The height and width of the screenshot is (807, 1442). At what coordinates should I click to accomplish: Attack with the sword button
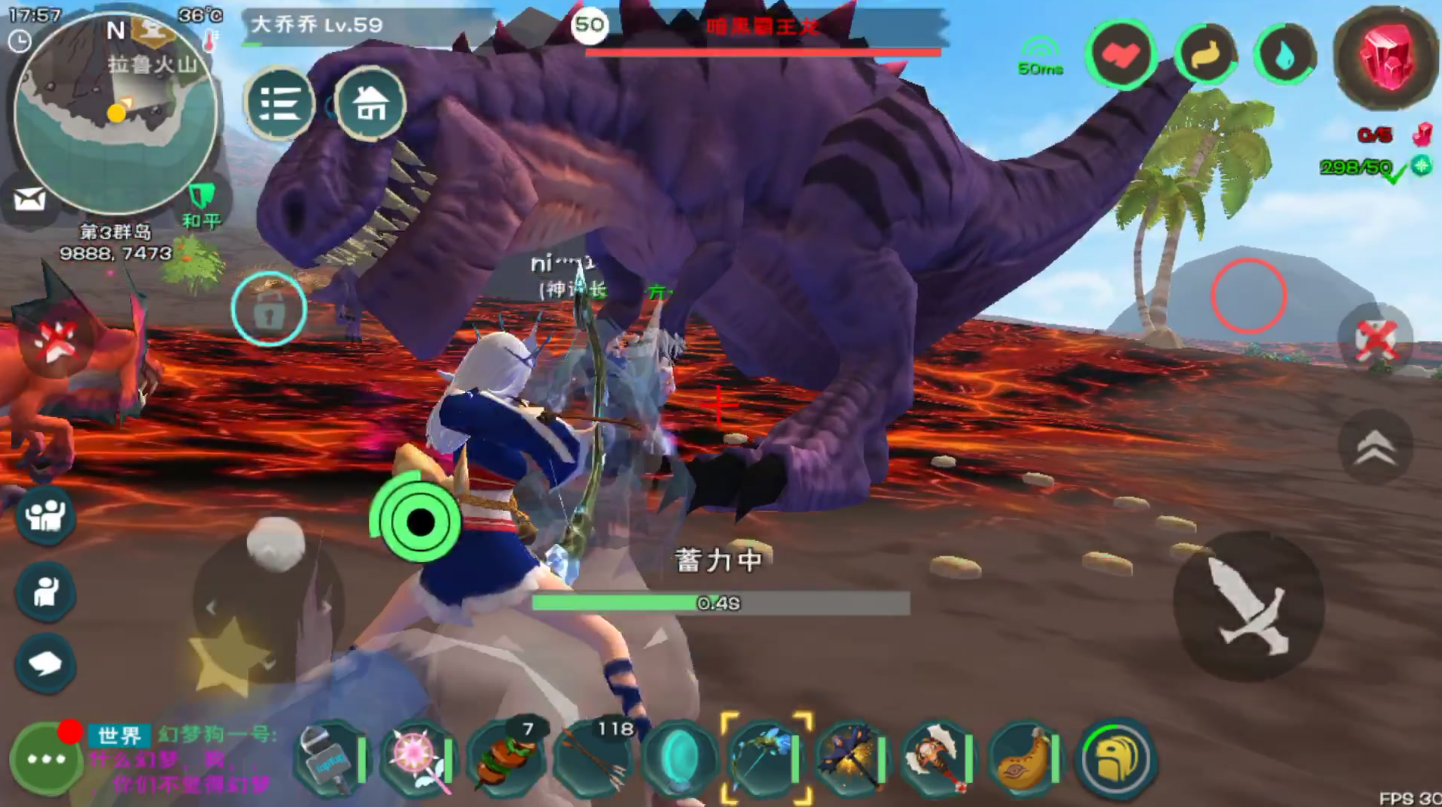pyautogui.click(x=1247, y=606)
